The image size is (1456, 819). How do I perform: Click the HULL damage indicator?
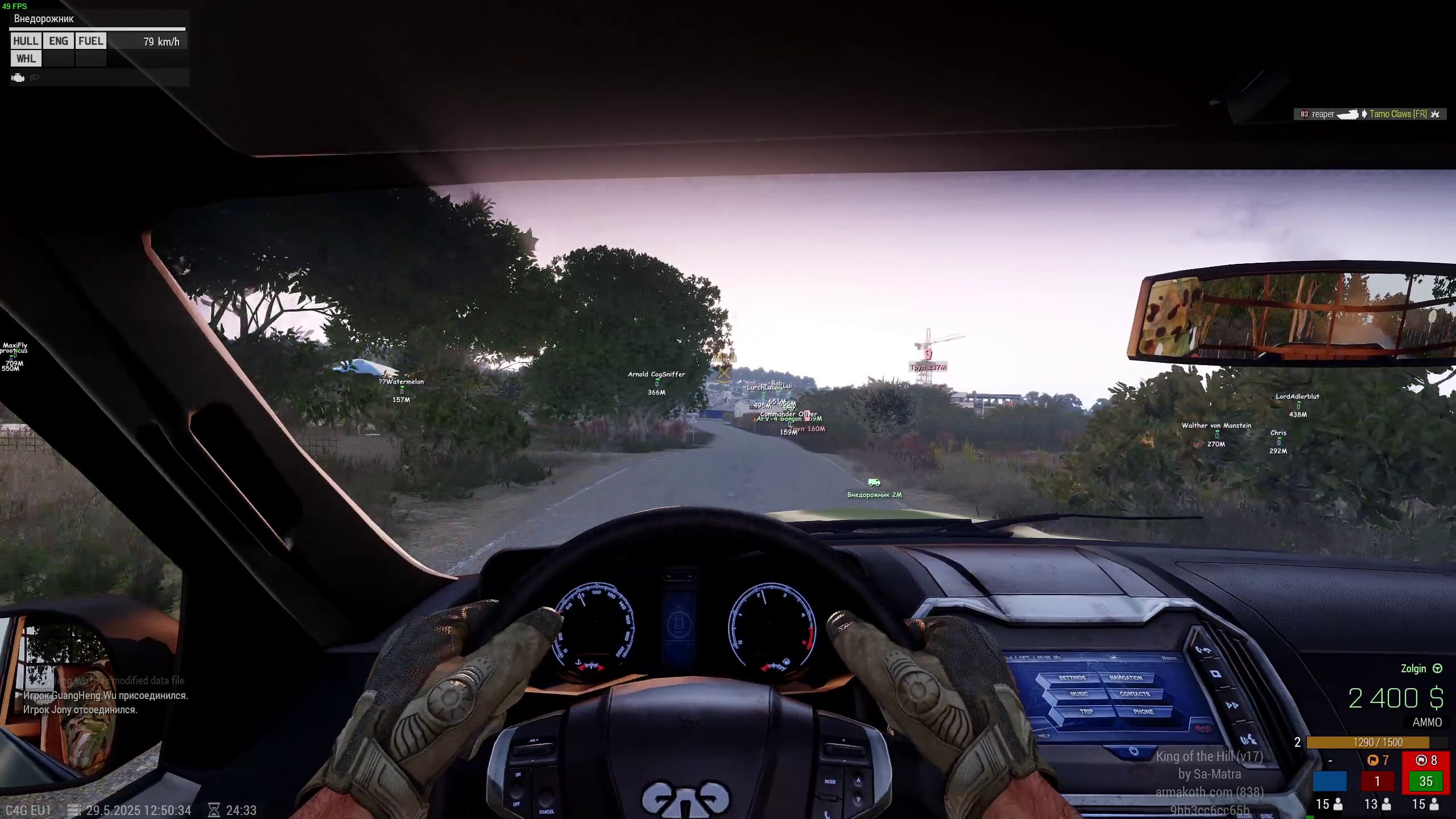[26, 41]
